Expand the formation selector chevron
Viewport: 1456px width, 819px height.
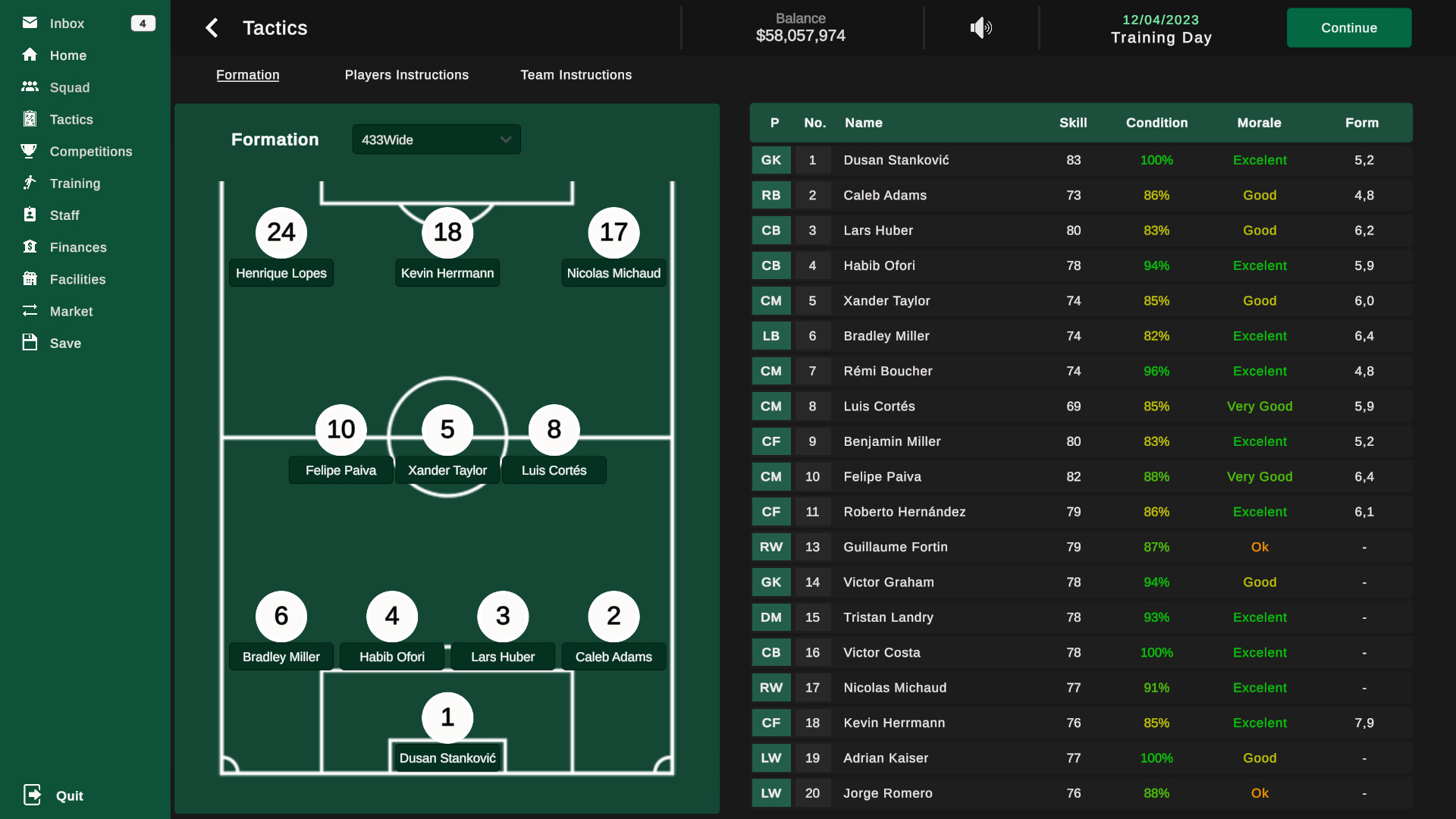505,140
